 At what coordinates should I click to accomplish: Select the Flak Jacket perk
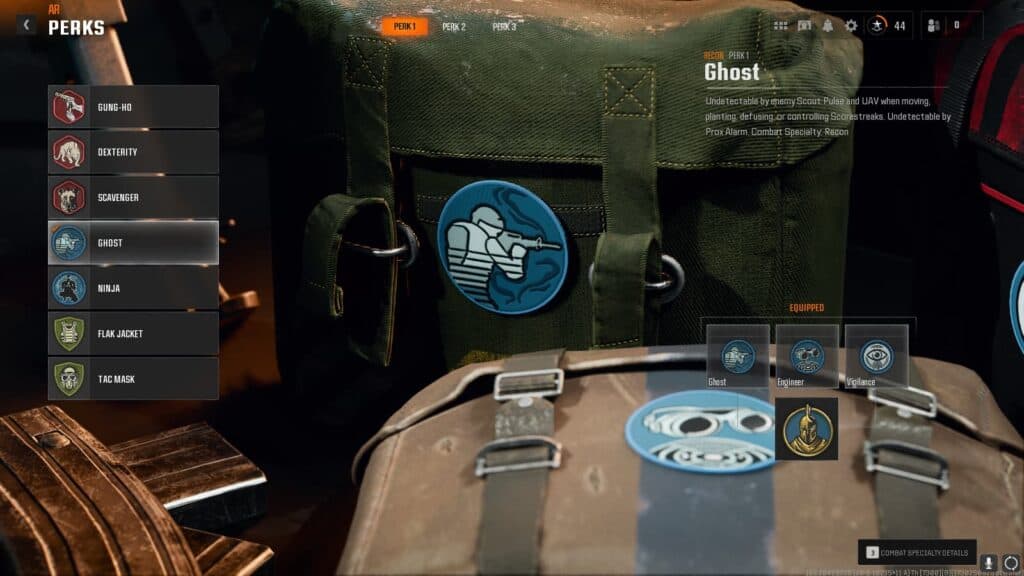coord(133,333)
